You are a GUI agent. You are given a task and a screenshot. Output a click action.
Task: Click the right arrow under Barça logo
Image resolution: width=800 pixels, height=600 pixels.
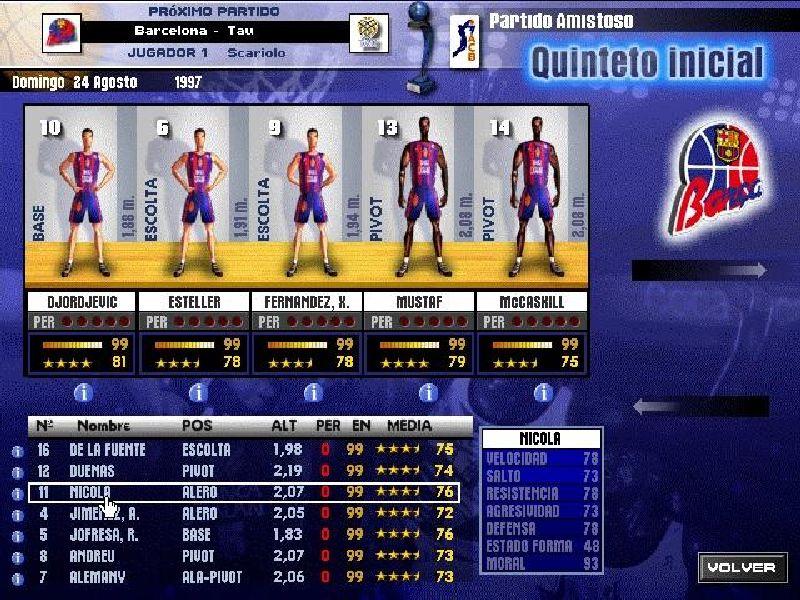point(700,270)
